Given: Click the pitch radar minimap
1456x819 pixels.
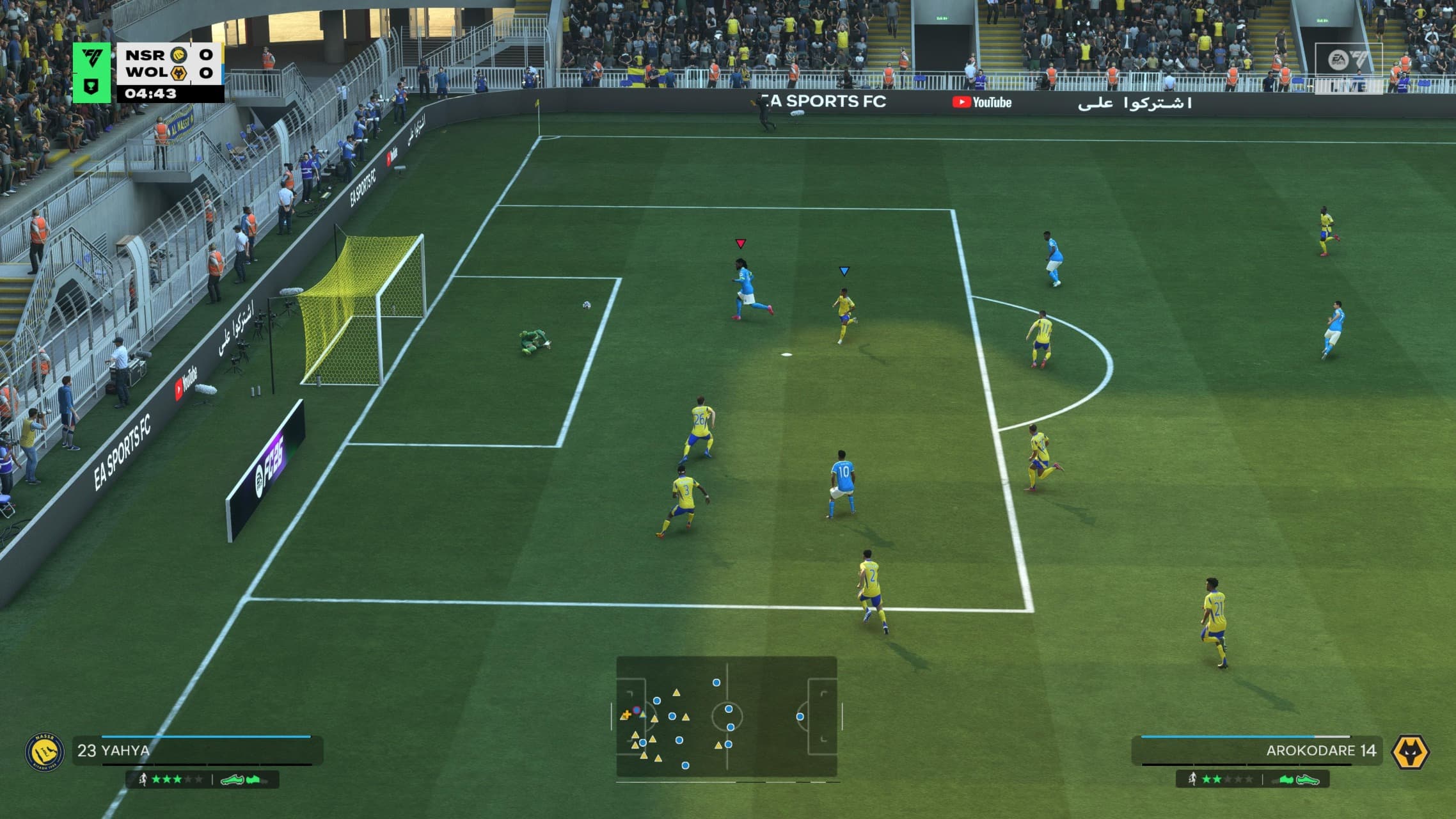Looking at the screenshot, I should (x=726, y=716).
